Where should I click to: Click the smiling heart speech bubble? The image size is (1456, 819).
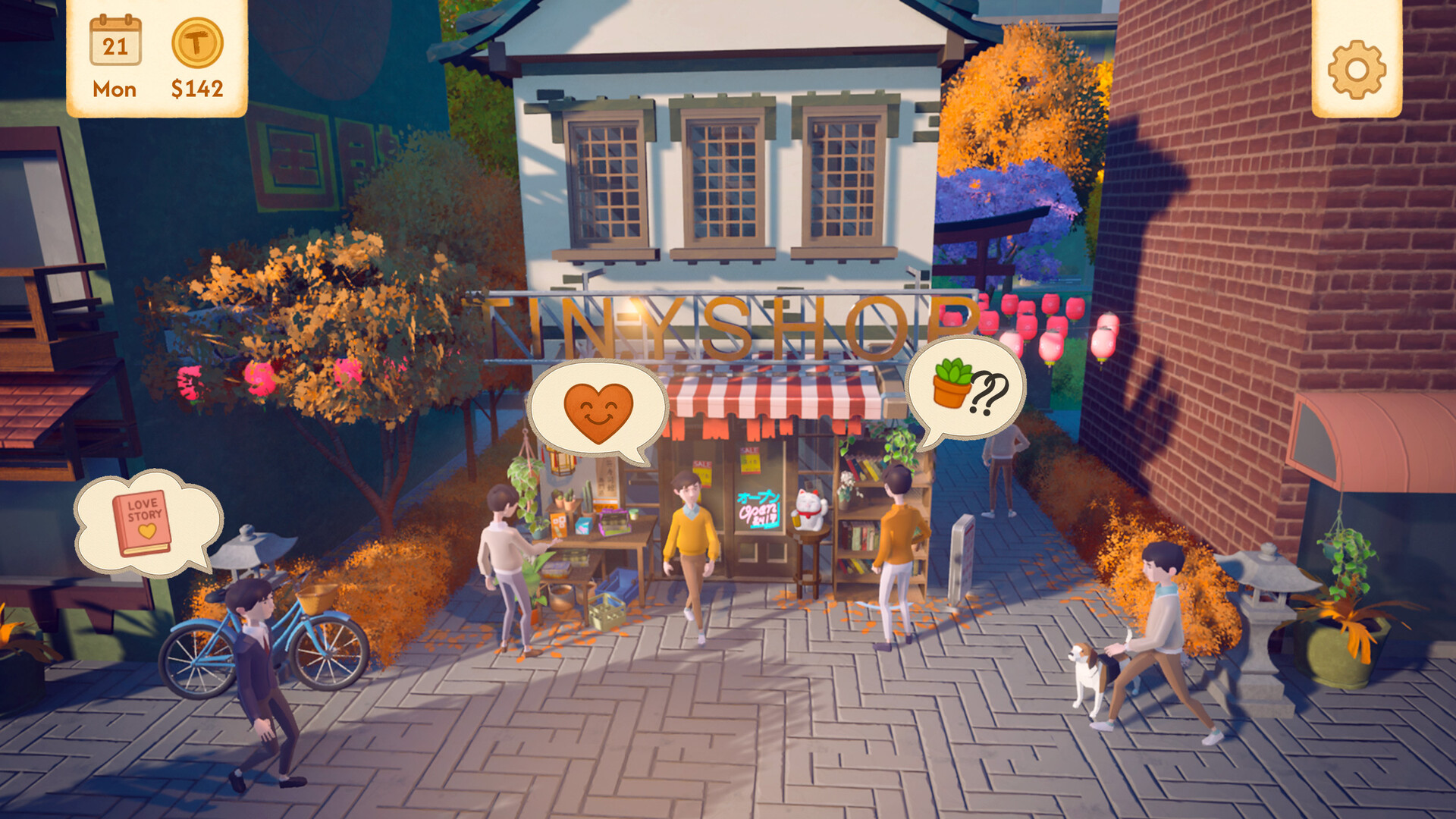tap(598, 409)
